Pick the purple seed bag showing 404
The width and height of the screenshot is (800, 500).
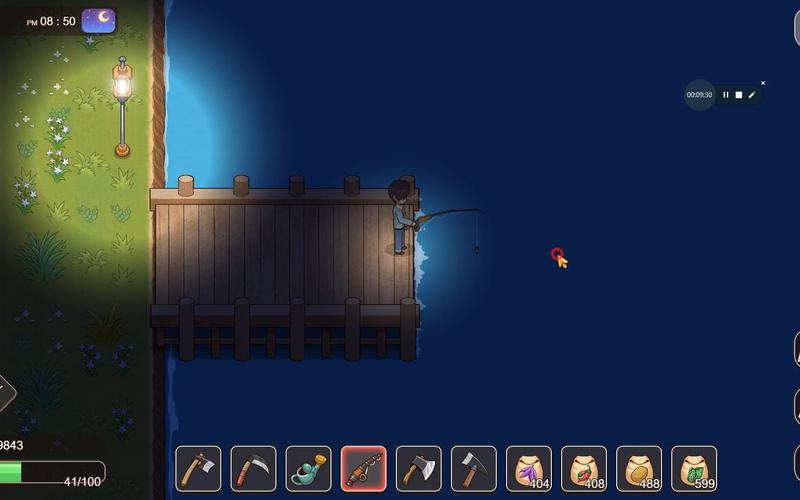528,468
